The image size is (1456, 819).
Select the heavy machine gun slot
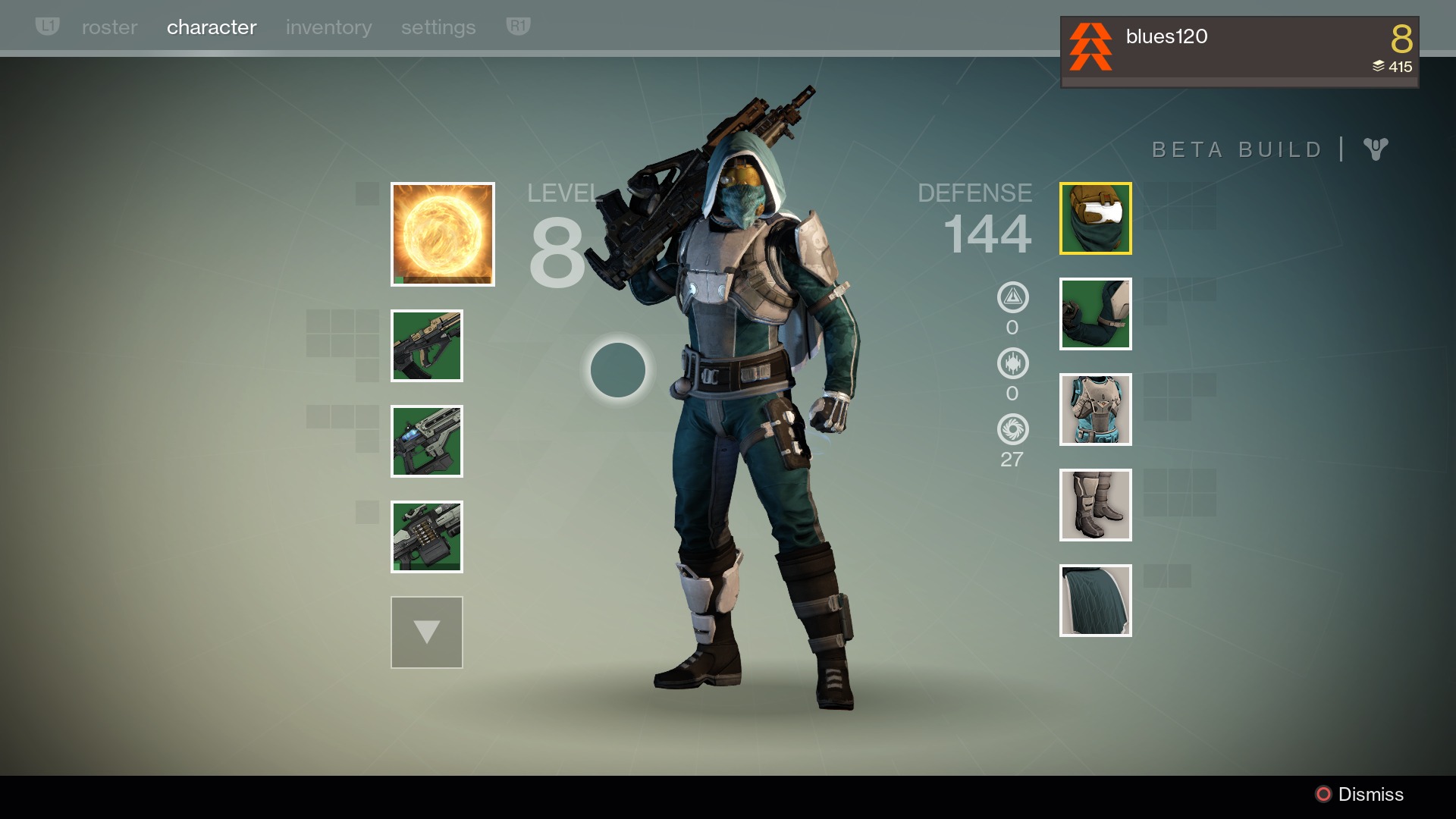[x=427, y=537]
